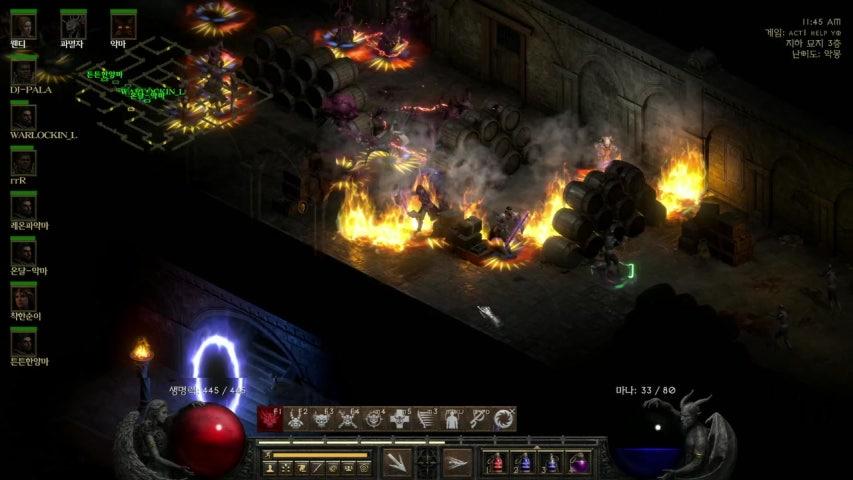Activate the cross-shaped skill icon
Viewport: 853px width, 480px height.
[401, 419]
